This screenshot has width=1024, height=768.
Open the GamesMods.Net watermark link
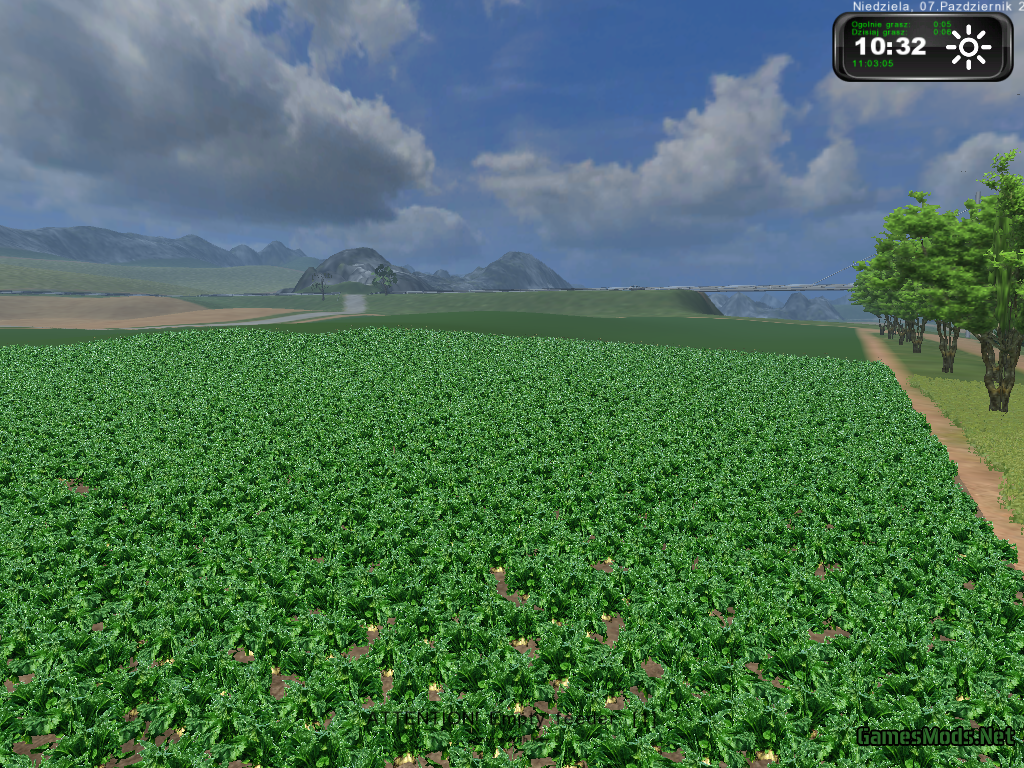(x=934, y=737)
